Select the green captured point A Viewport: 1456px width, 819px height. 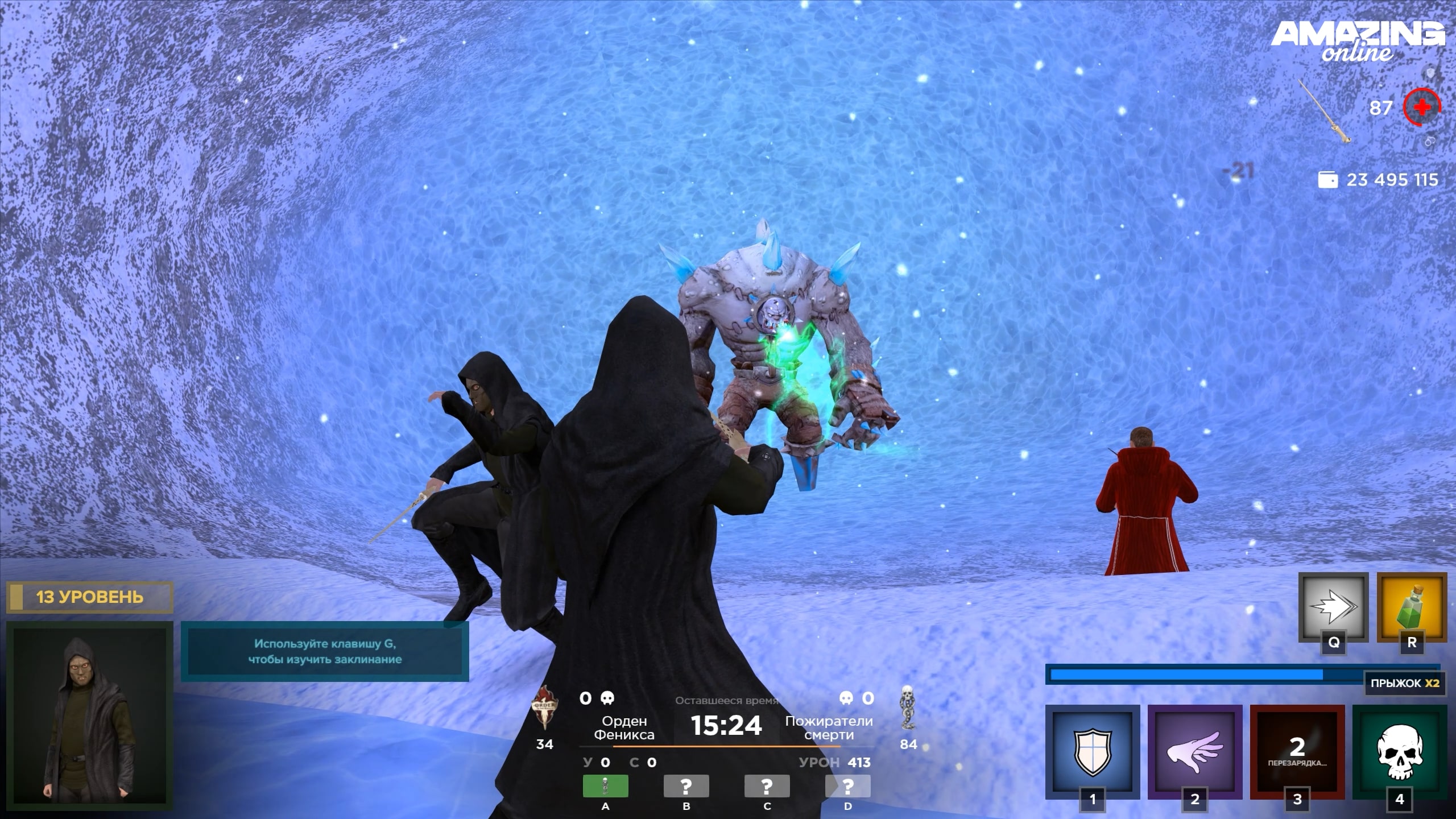click(605, 786)
